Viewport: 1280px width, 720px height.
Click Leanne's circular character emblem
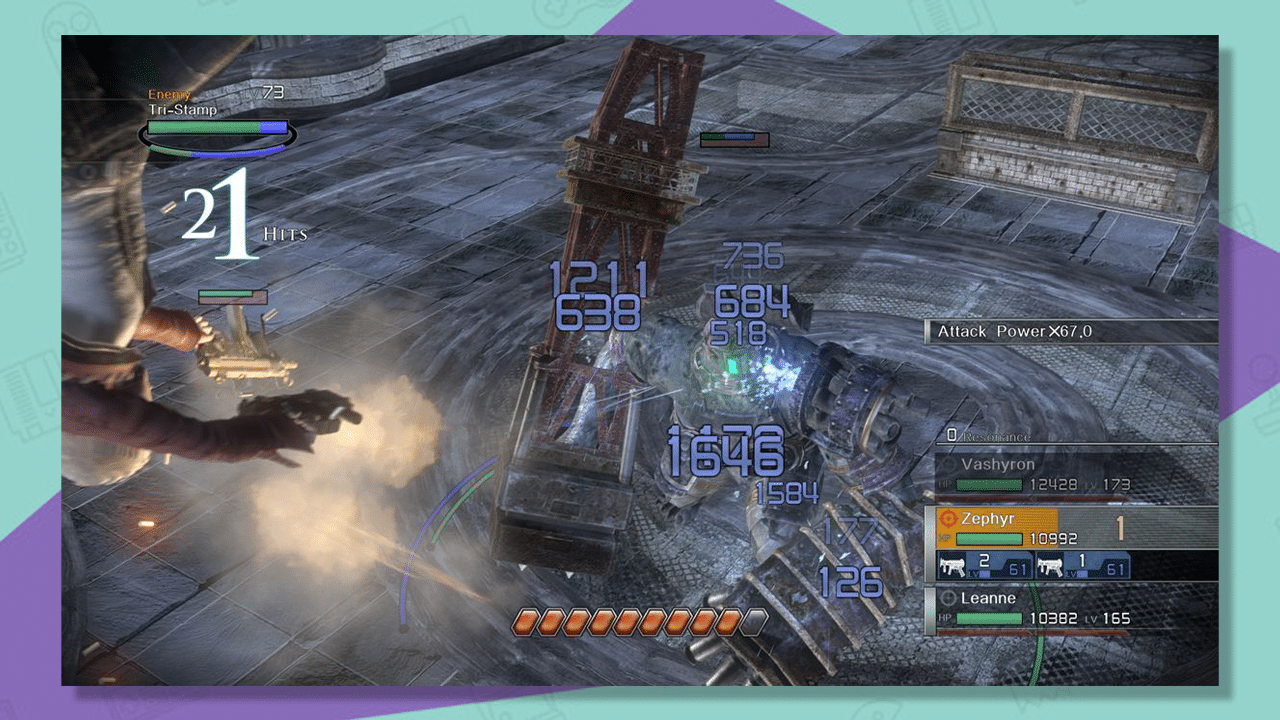[x=950, y=599]
